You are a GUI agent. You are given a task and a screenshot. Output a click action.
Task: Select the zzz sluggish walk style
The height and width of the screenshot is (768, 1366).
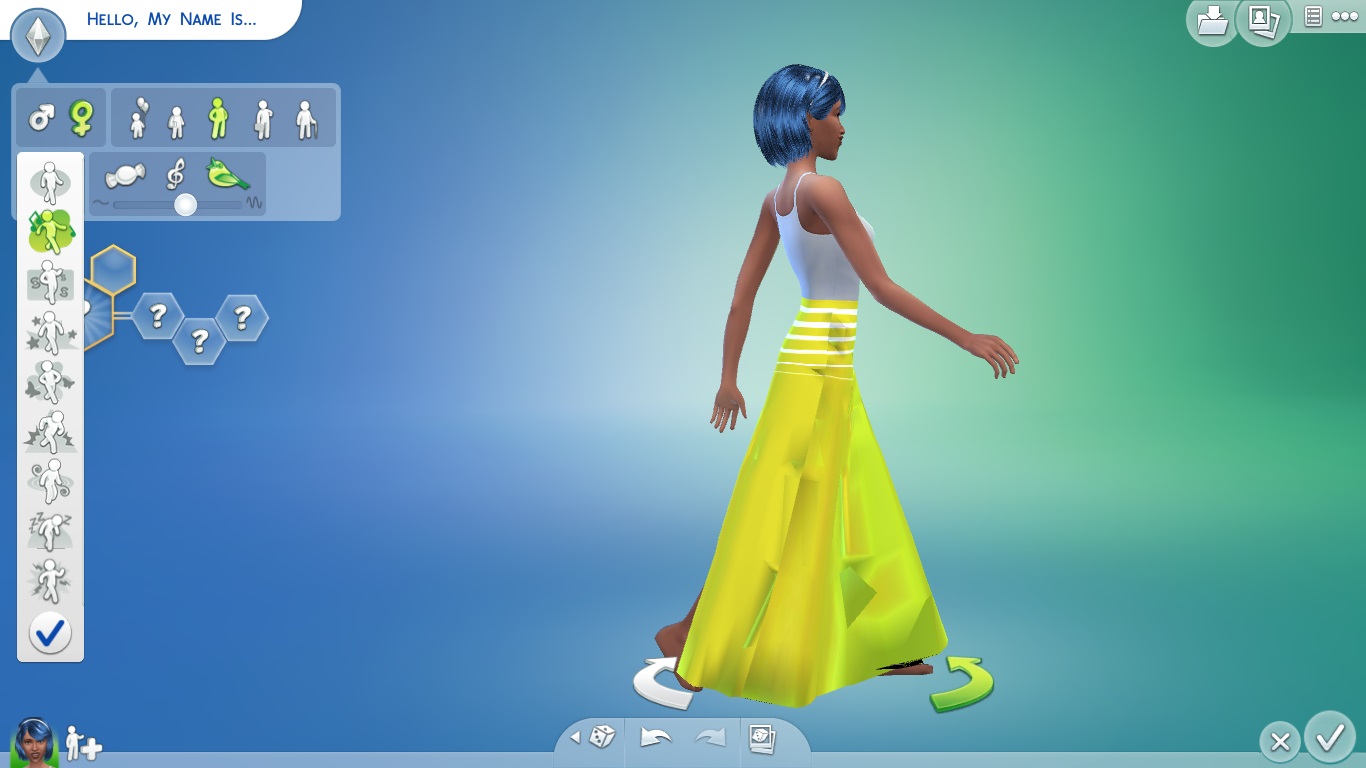click(x=51, y=528)
